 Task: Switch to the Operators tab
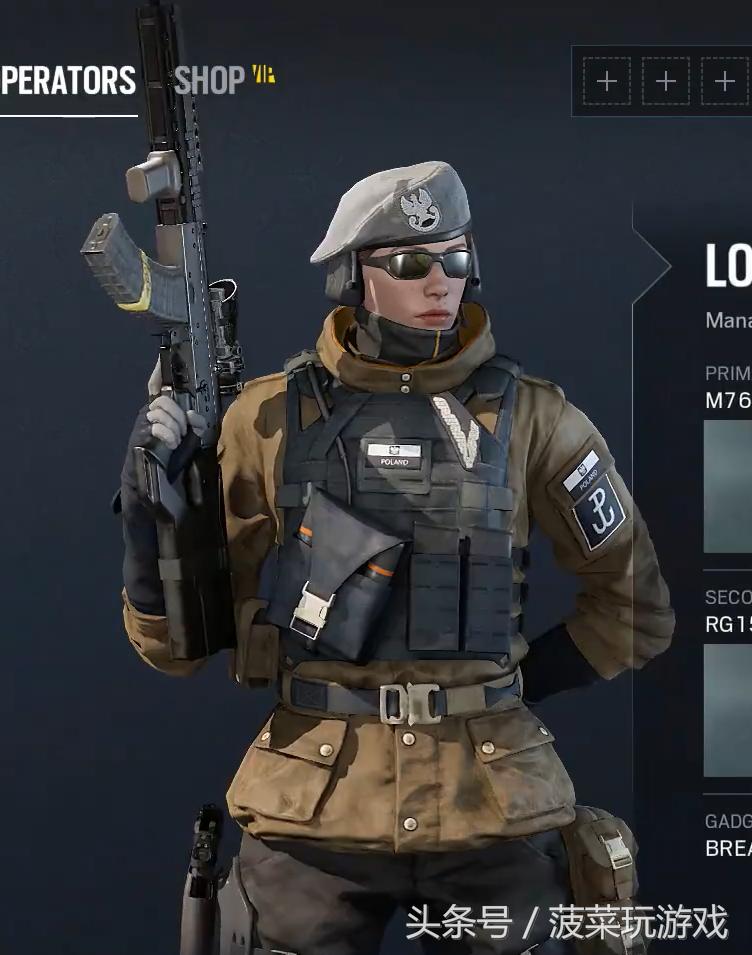[x=68, y=81]
